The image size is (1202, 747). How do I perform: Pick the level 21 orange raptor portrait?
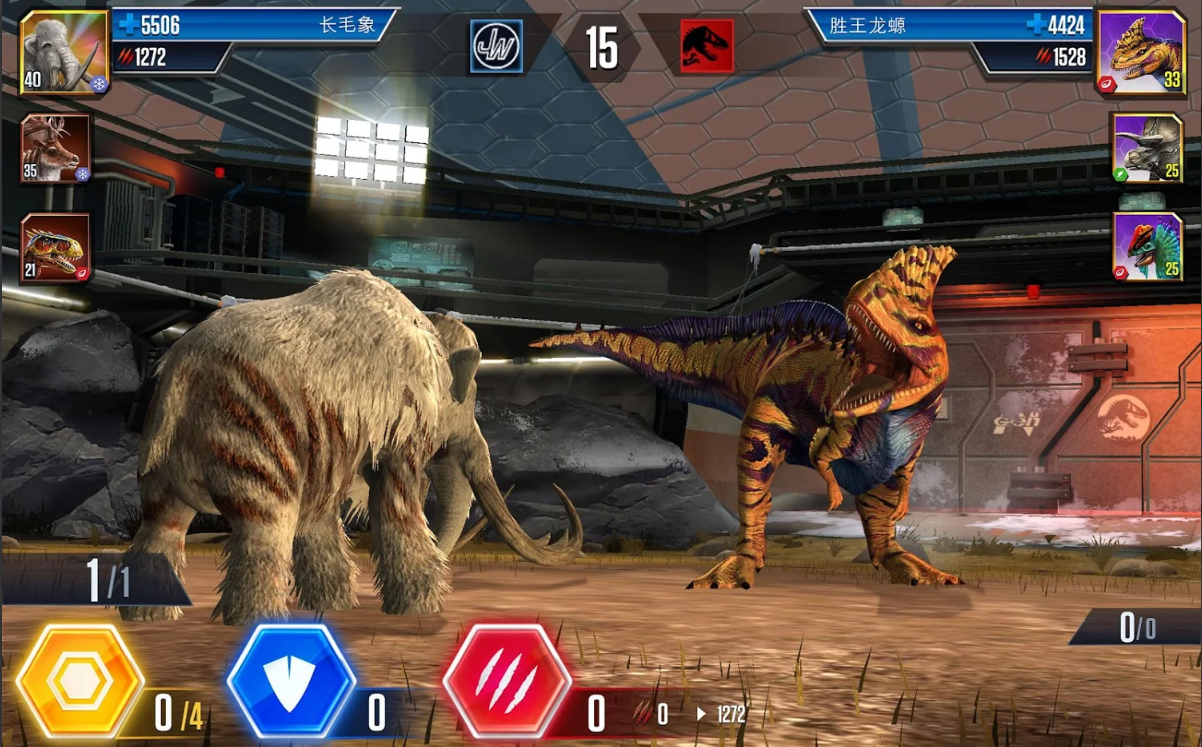coord(56,247)
